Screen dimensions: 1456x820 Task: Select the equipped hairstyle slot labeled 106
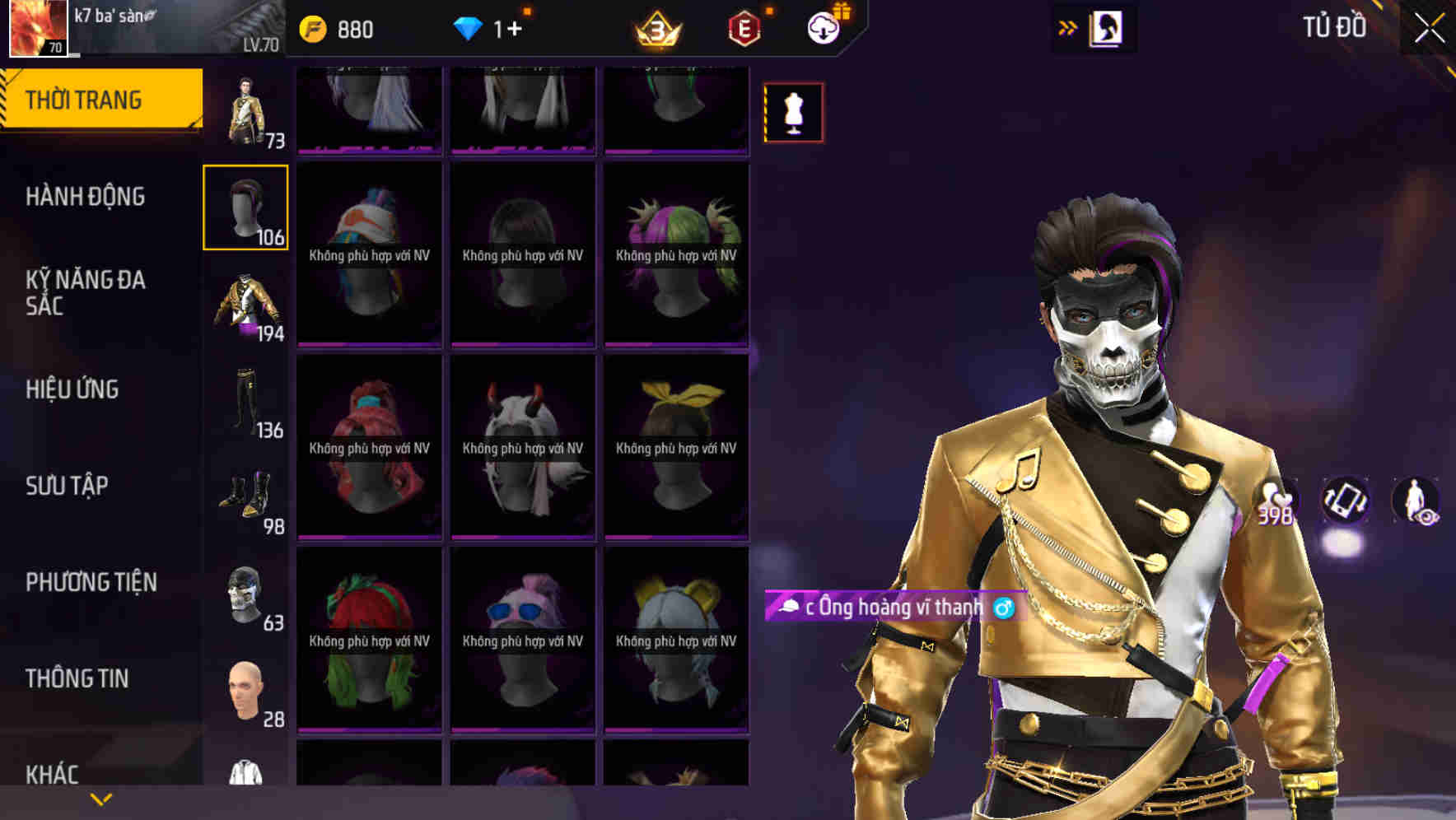click(x=245, y=207)
